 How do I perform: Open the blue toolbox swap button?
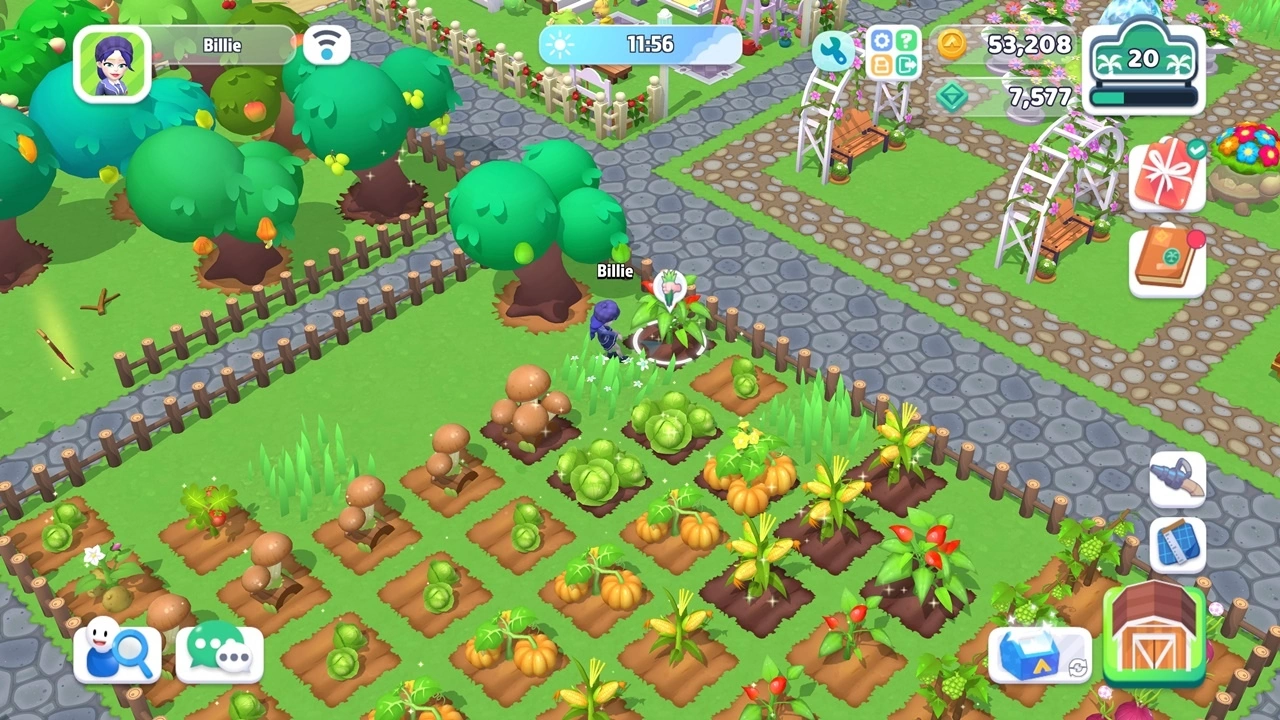pos(1039,655)
